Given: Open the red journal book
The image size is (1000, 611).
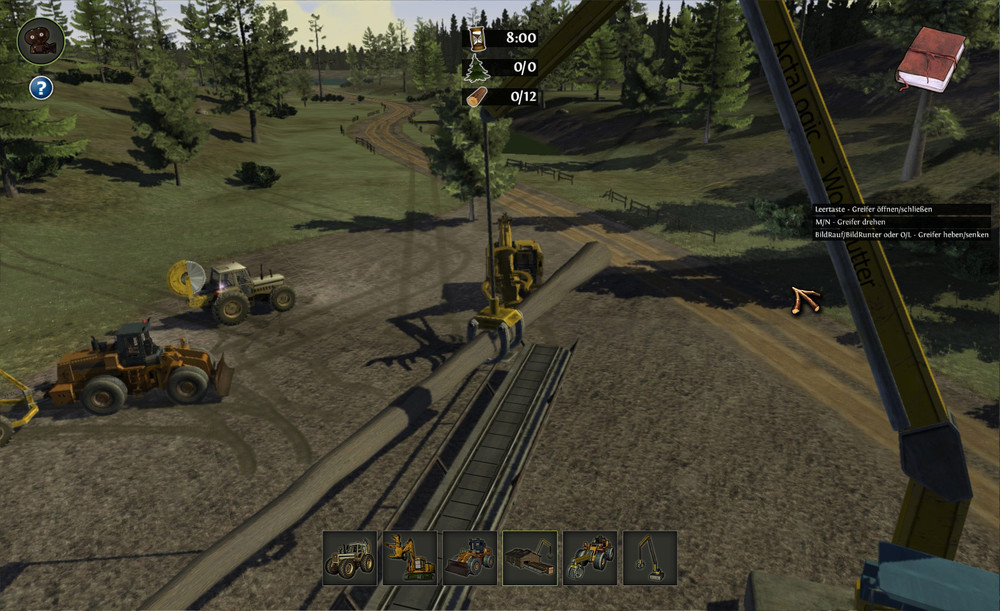Looking at the screenshot, I should point(930,60).
